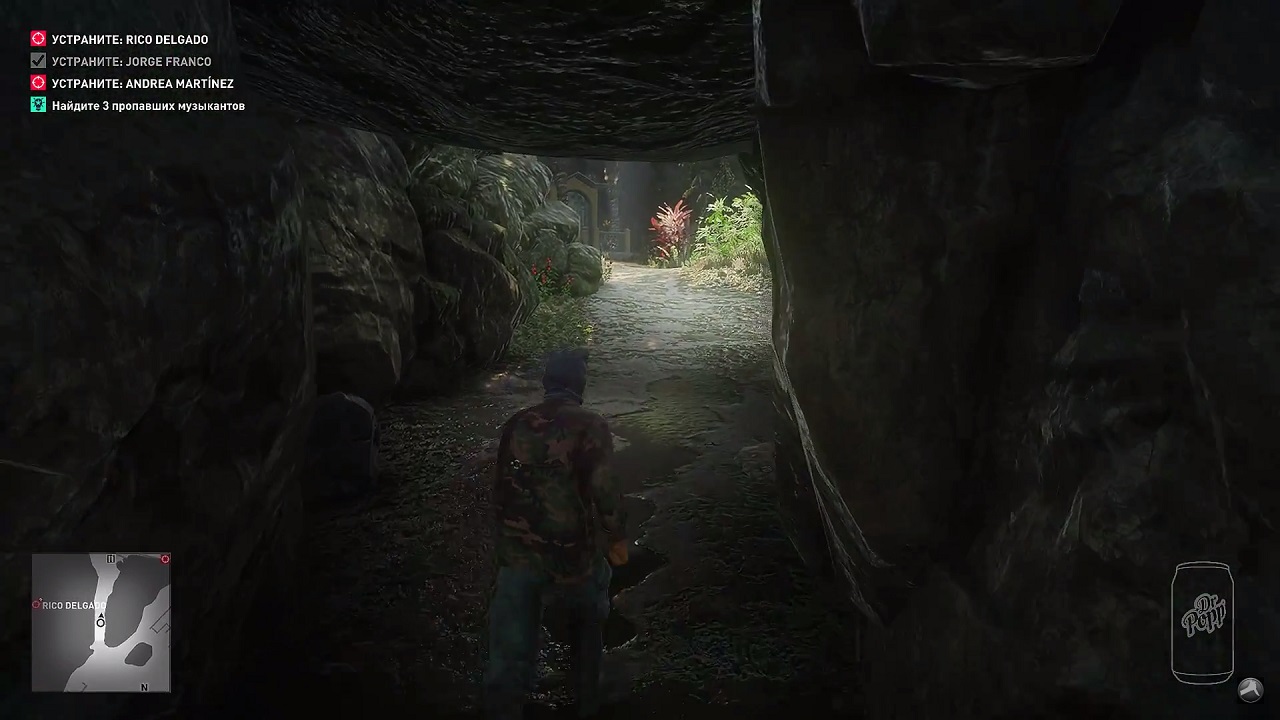
Task: Select the Andrea Martínez elimination objective
Action: [x=142, y=84]
